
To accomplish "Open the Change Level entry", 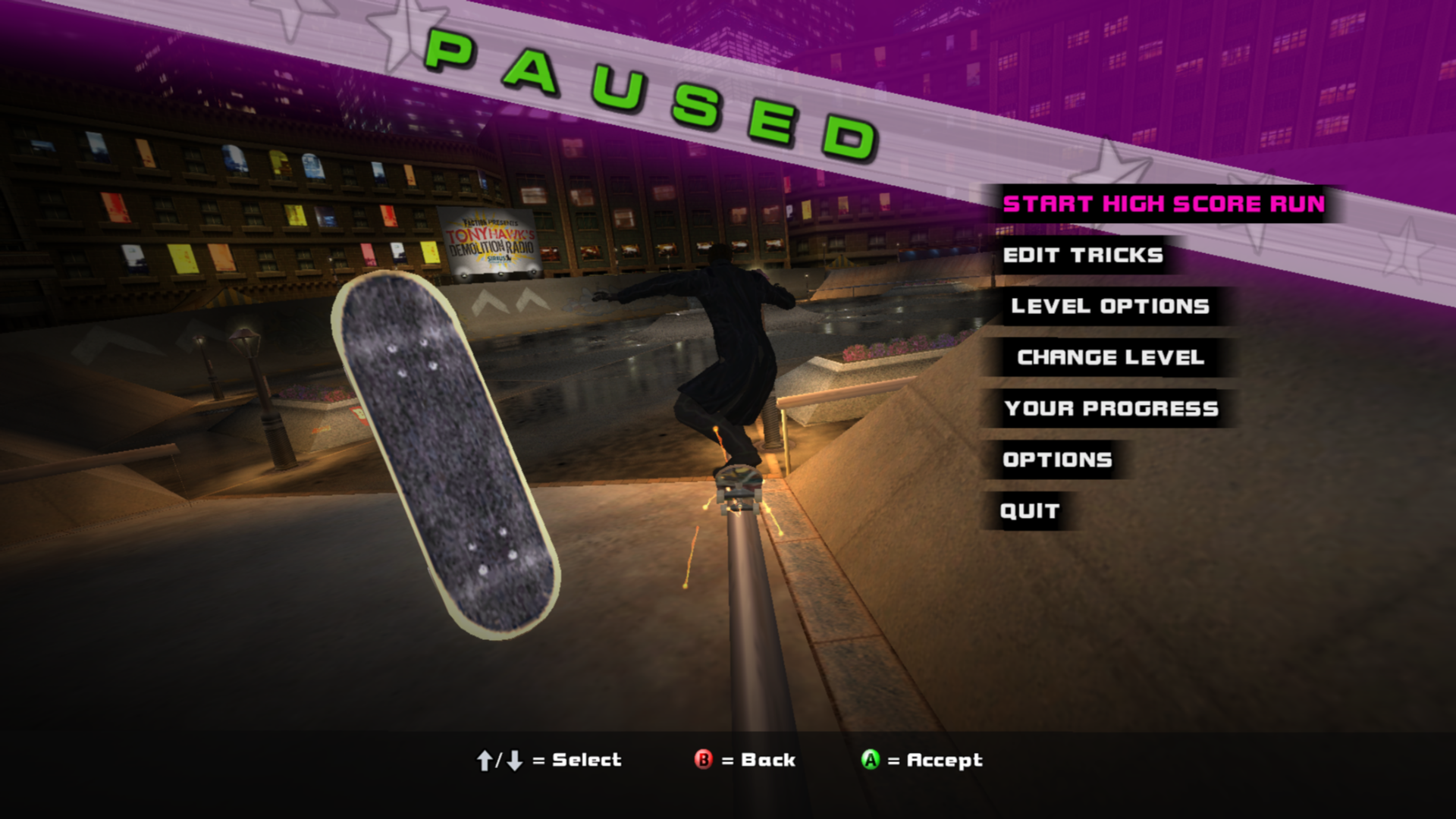I will 1110,357.
